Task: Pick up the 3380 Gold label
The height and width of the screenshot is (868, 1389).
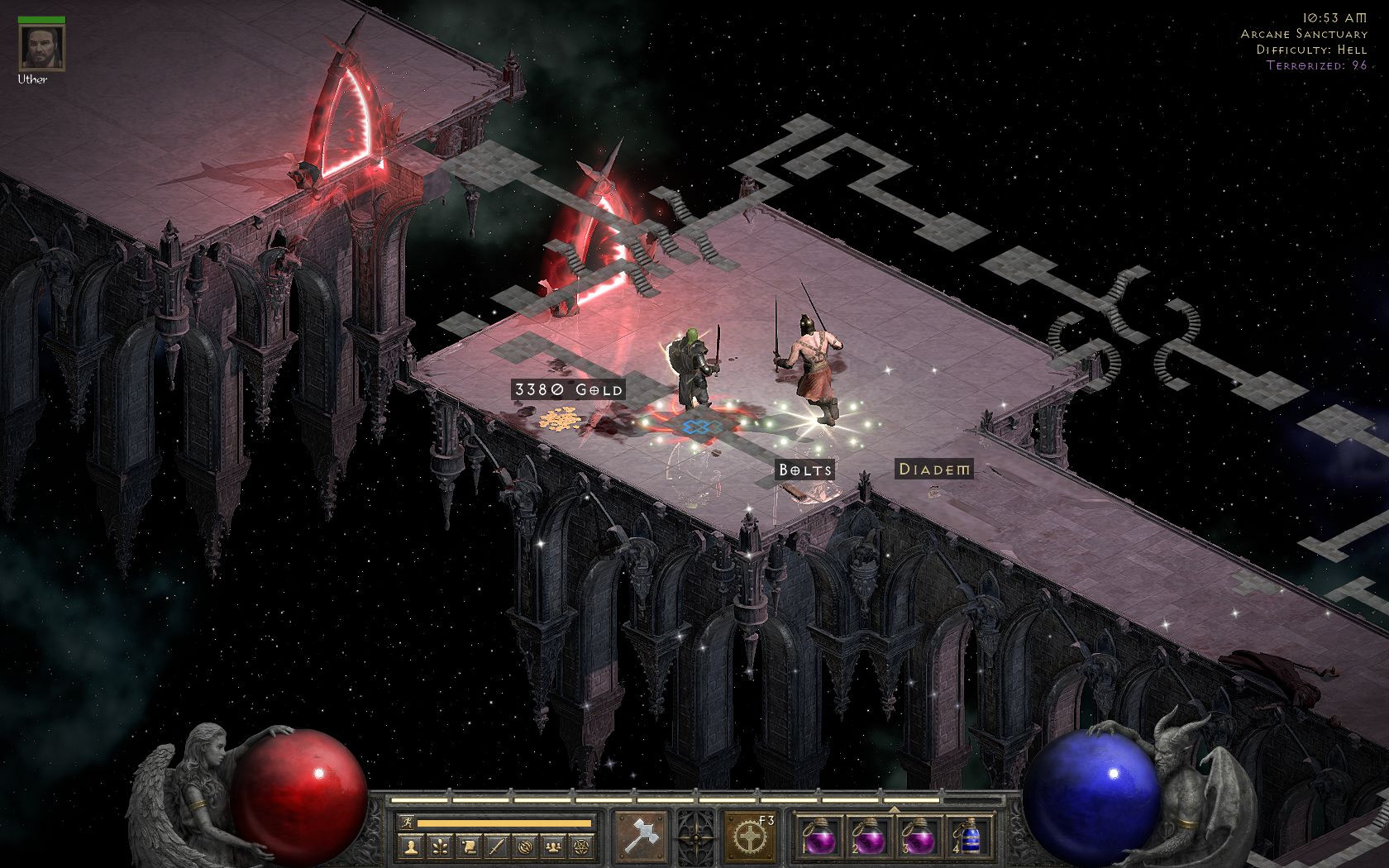Action: tap(568, 389)
